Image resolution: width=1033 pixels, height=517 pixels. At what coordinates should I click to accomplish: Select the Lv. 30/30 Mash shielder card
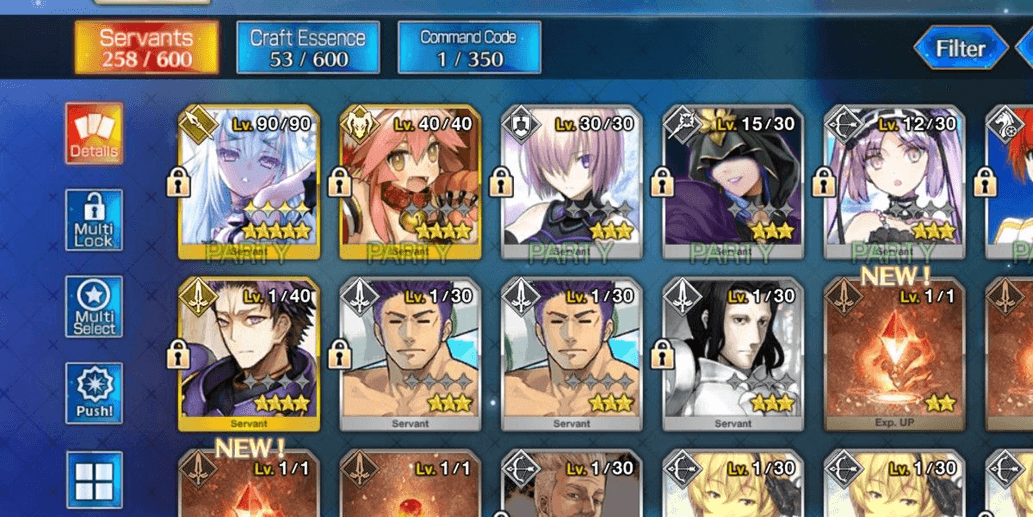[x=571, y=182]
